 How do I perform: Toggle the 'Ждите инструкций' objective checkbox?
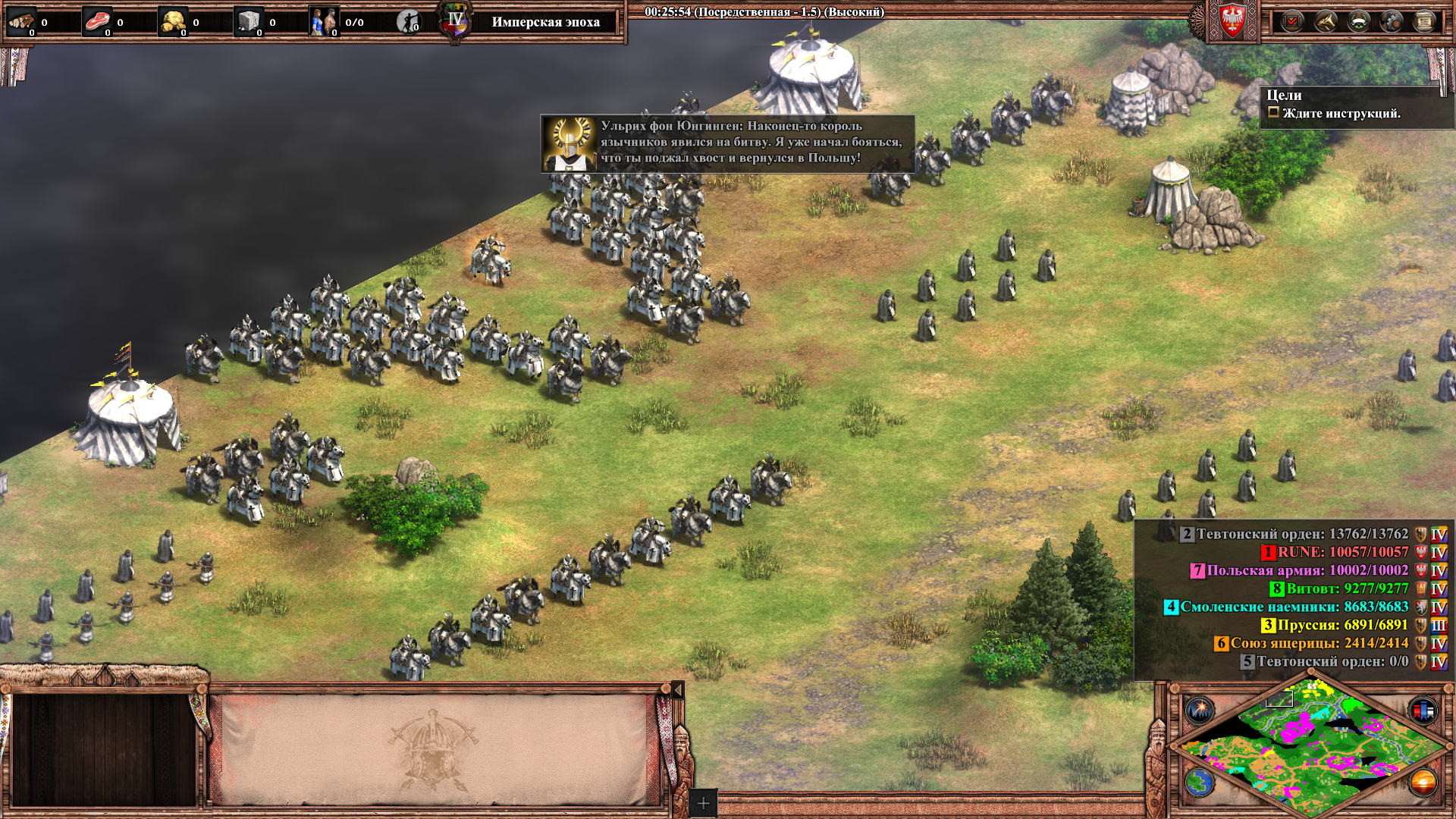coord(1274,113)
